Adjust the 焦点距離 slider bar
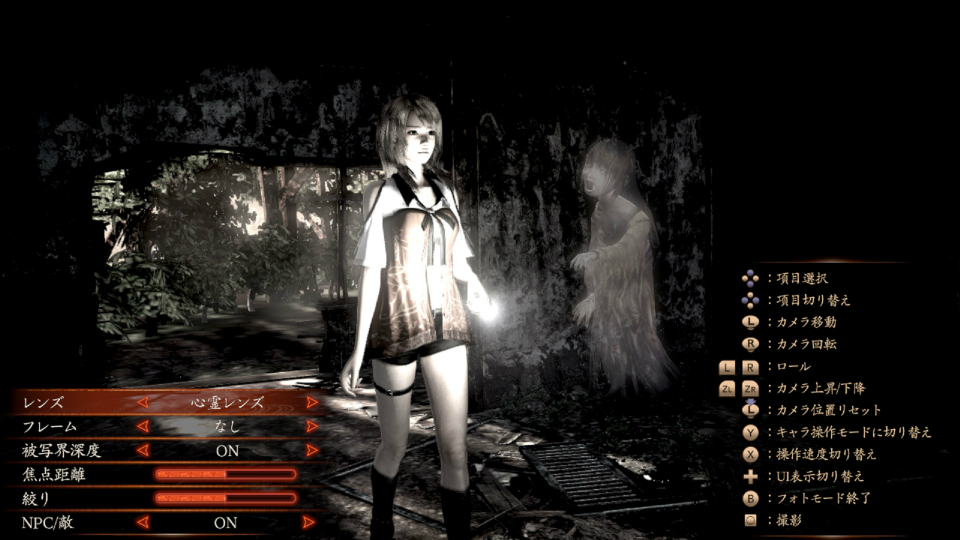 pos(226,474)
